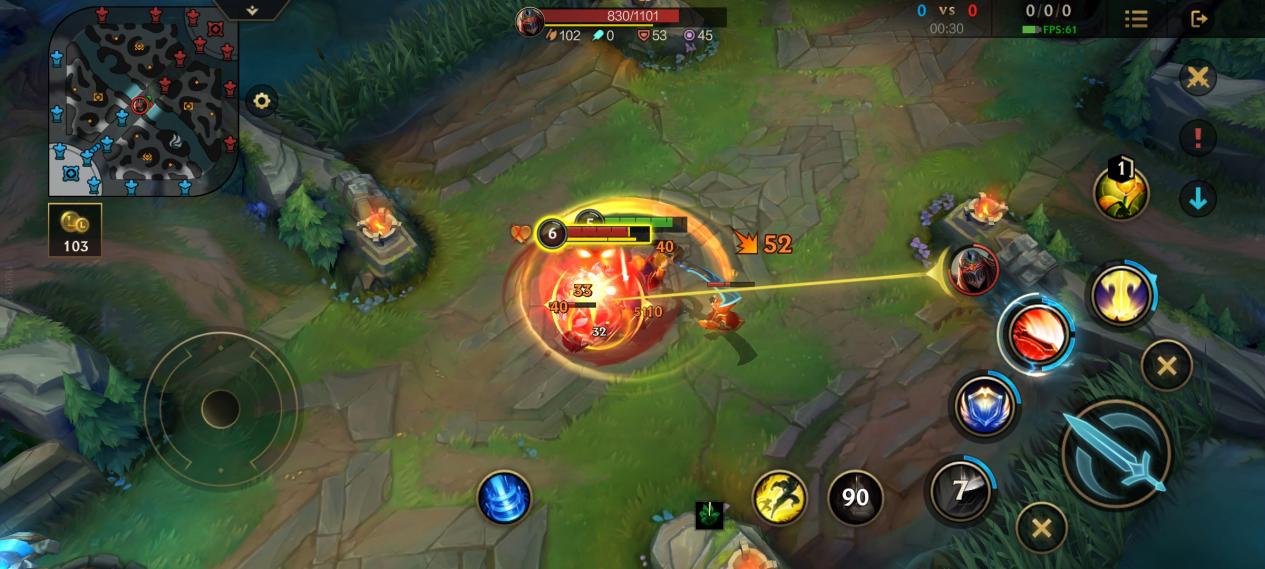This screenshot has width=1265, height=569.
Task: Use the yellow plant trinket item
Action: 1121,192
